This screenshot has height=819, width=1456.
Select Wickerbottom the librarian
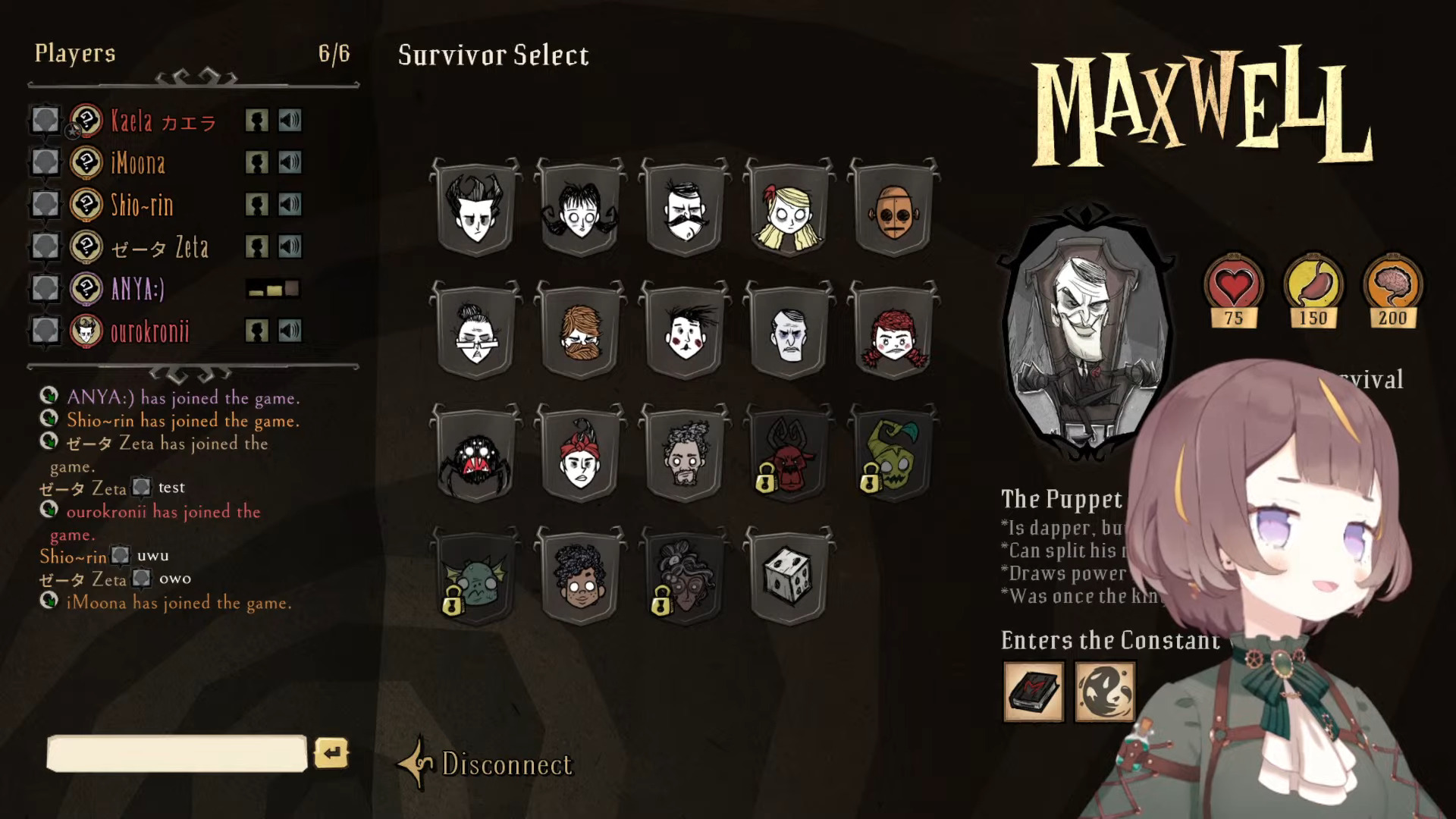coord(475,333)
